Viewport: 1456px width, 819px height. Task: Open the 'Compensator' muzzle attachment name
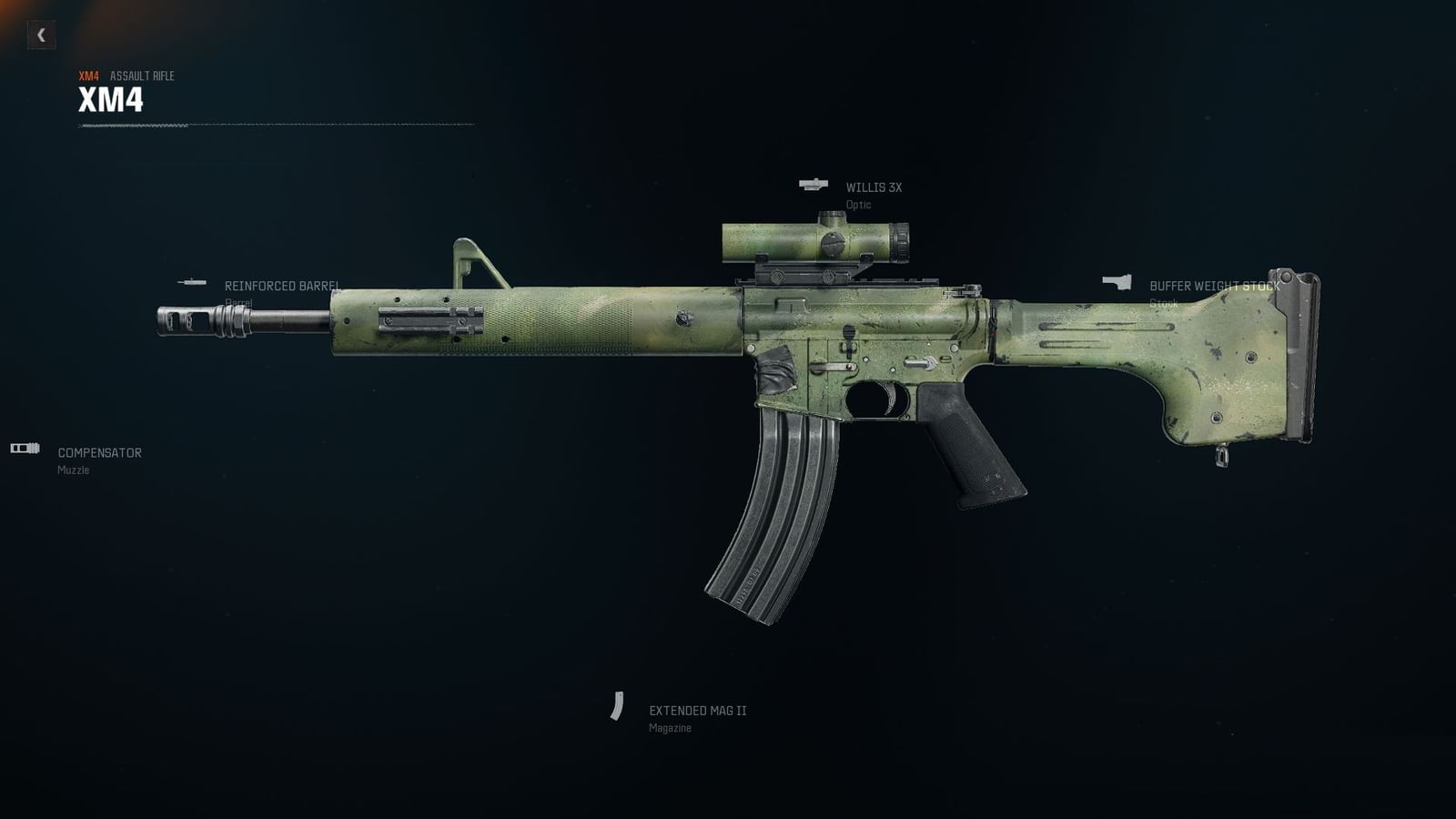[98, 450]
